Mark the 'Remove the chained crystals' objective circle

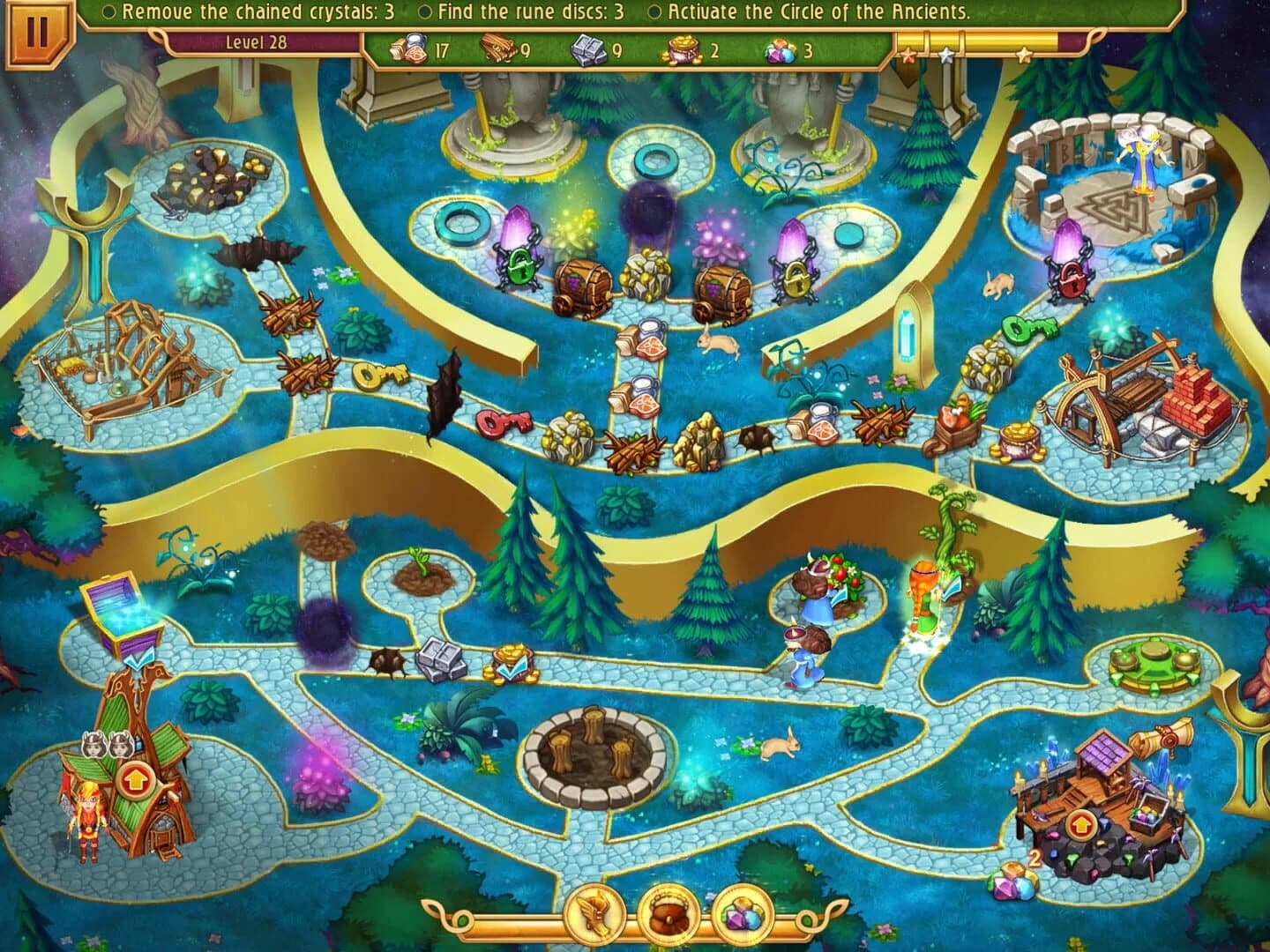click(x=111, y=11)
